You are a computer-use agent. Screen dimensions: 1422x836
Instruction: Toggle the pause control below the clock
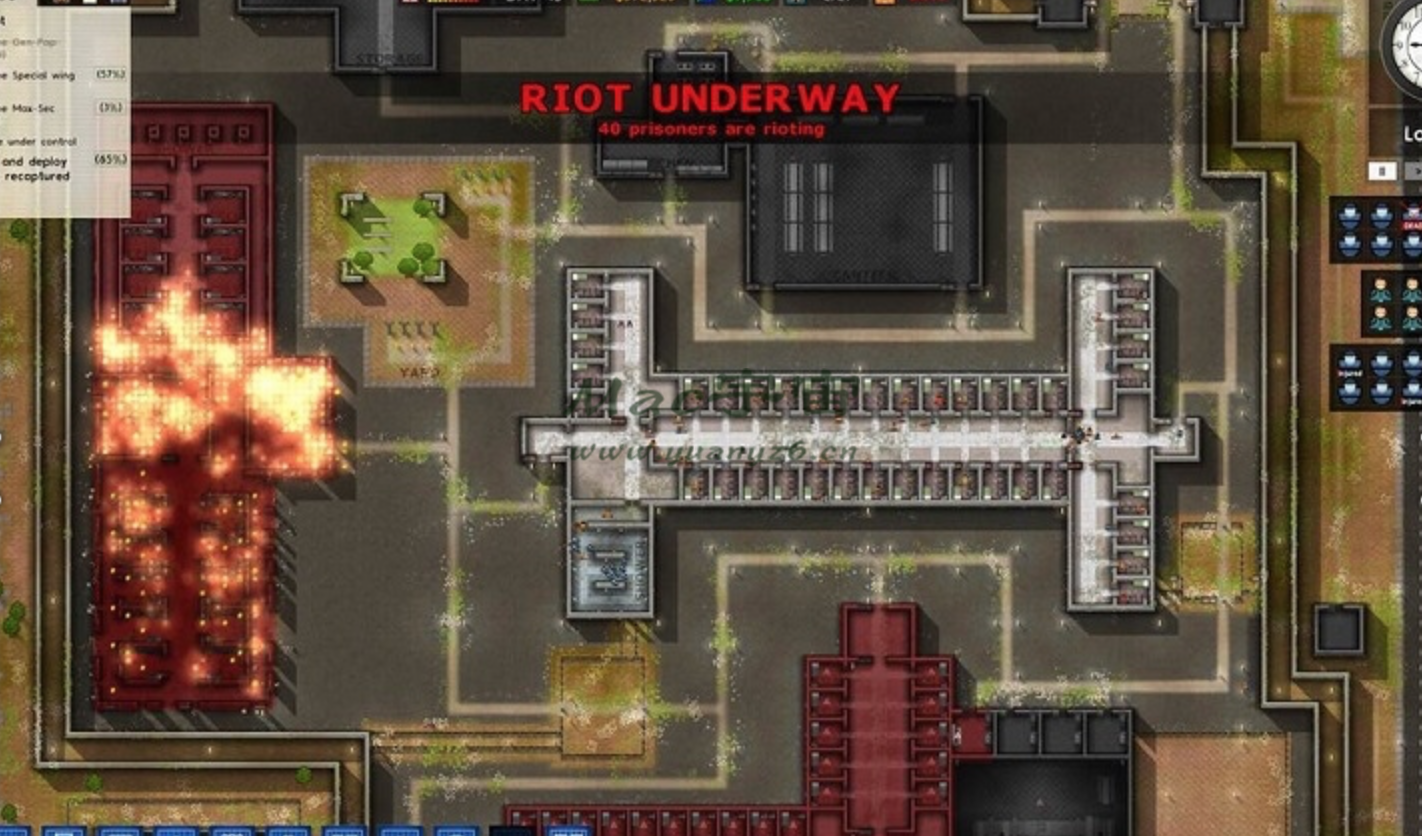1384,170
